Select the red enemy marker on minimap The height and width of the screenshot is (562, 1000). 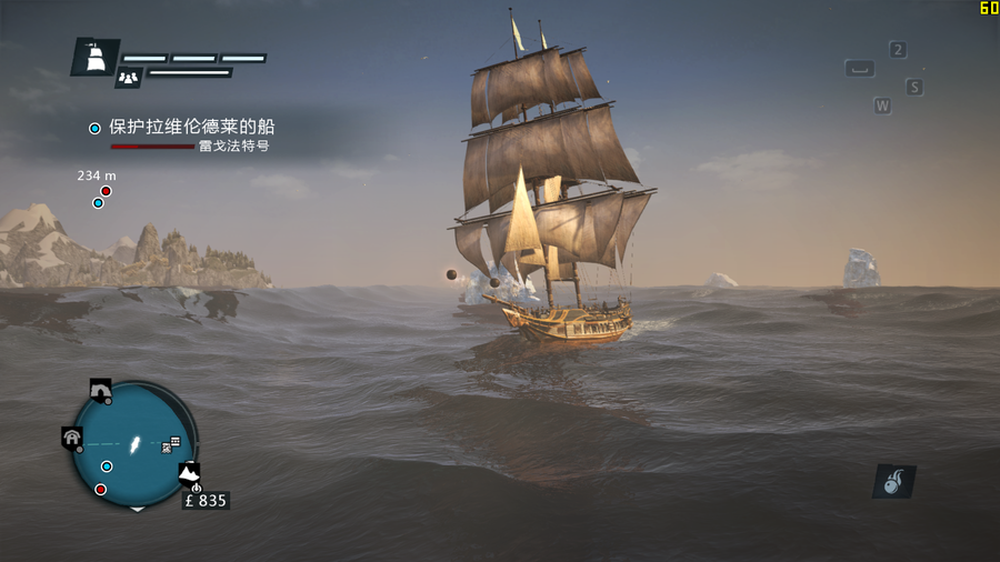tap(101, 489)
